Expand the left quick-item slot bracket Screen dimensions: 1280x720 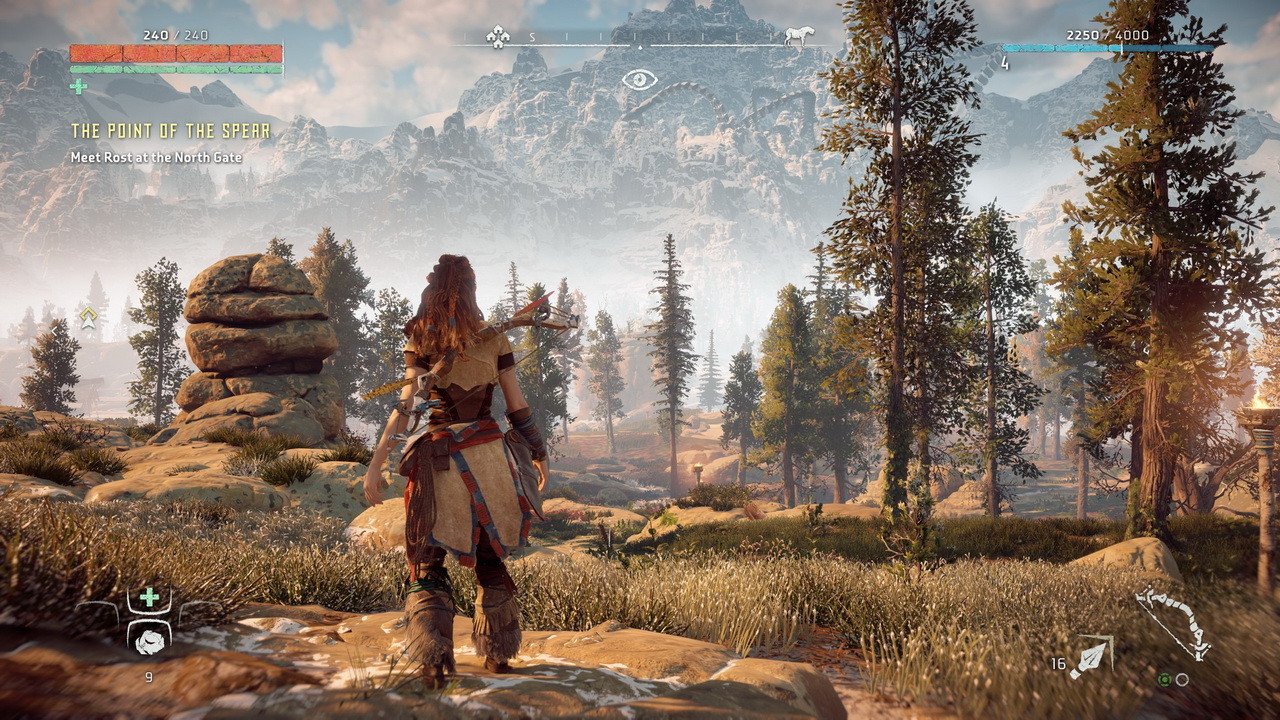click(x=98, y=611)
